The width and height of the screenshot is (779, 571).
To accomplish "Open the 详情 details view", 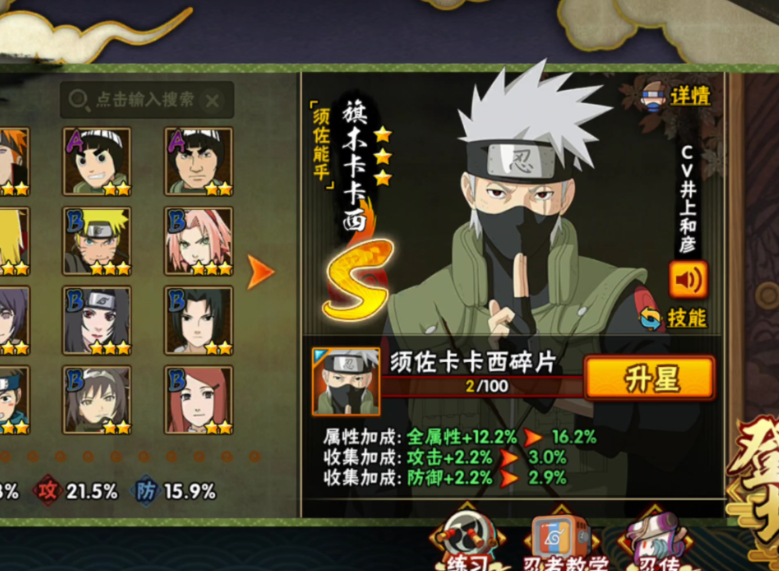I will point(678,96).
